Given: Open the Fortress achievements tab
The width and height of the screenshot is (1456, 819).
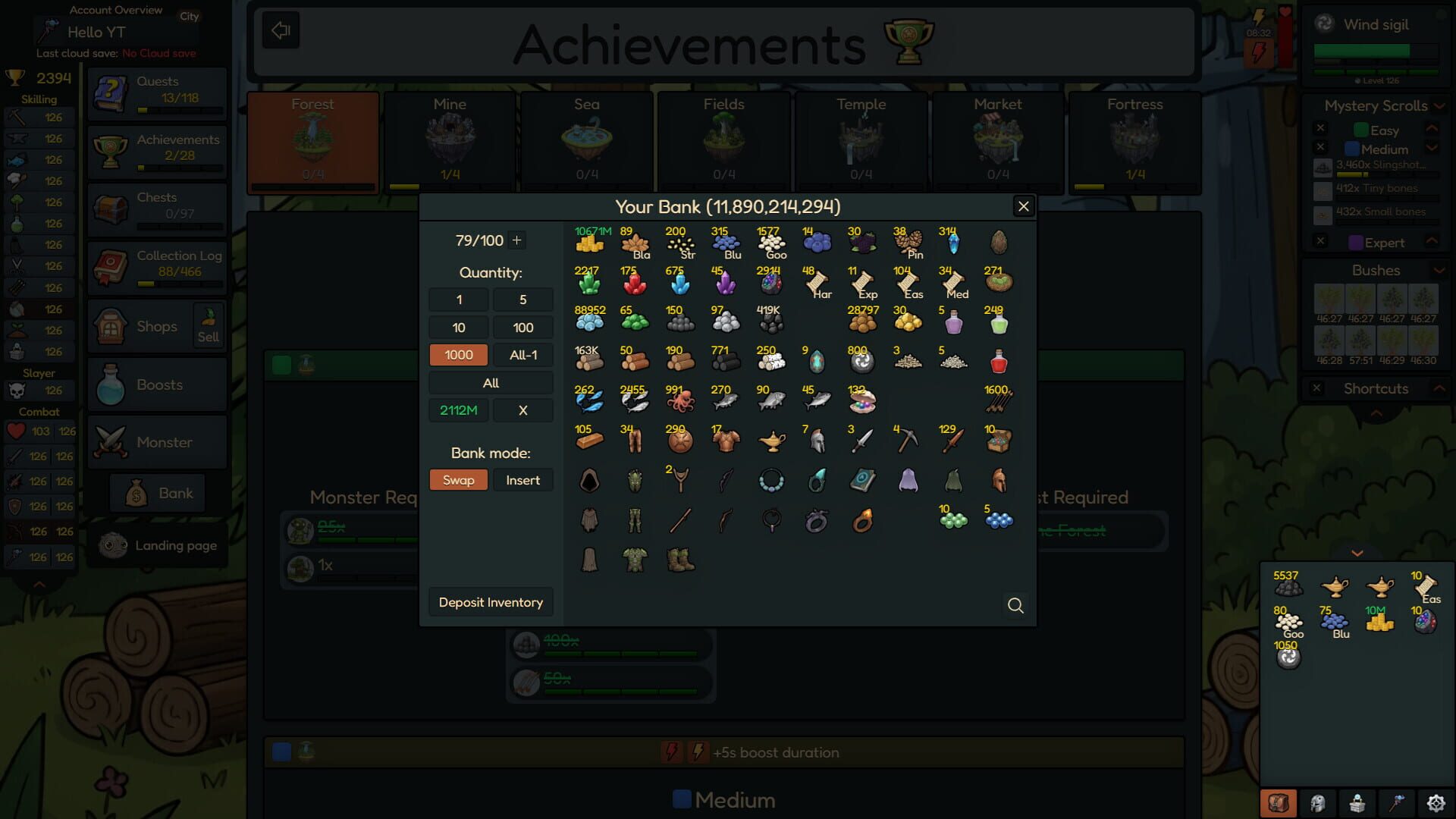Looking at the screenshot, I should 1134,140.
